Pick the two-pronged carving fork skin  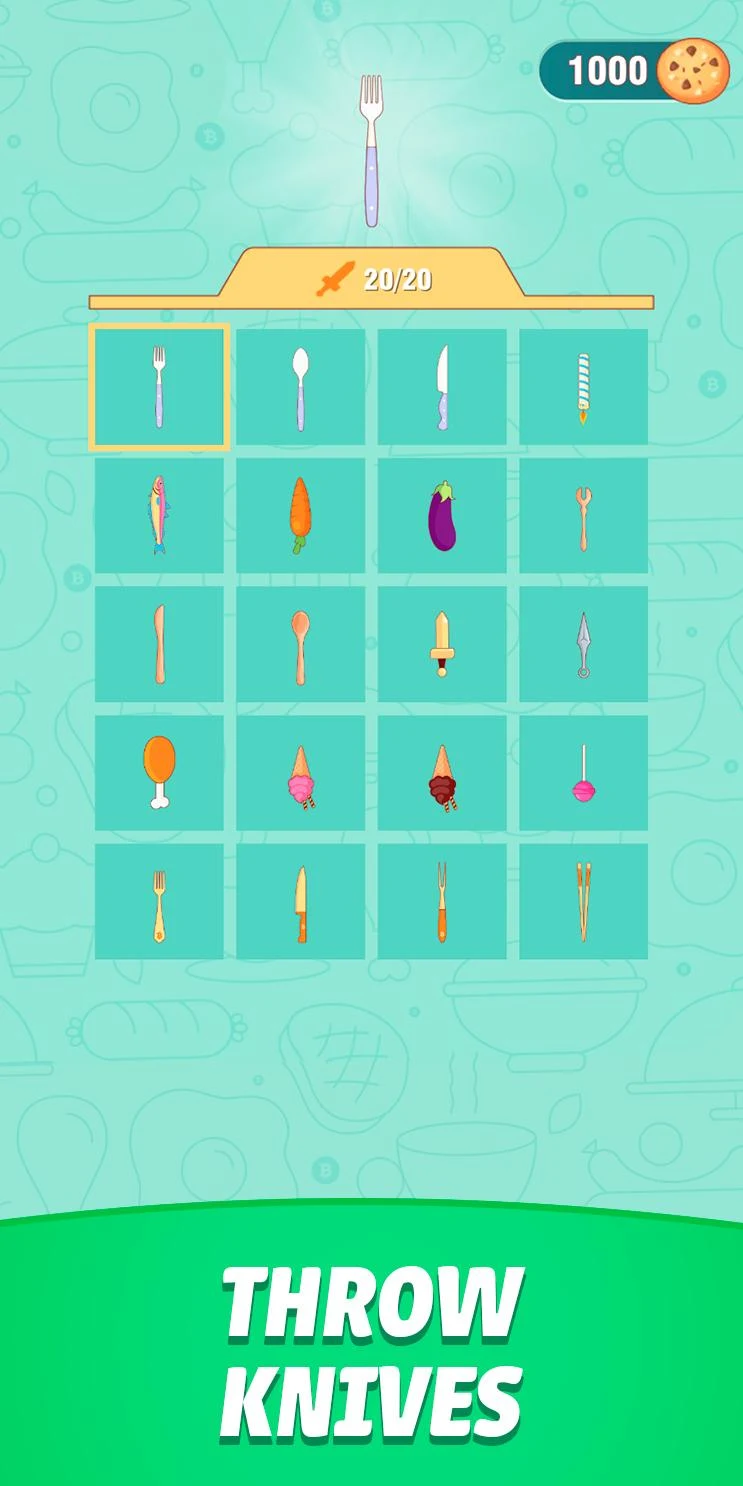442,901
